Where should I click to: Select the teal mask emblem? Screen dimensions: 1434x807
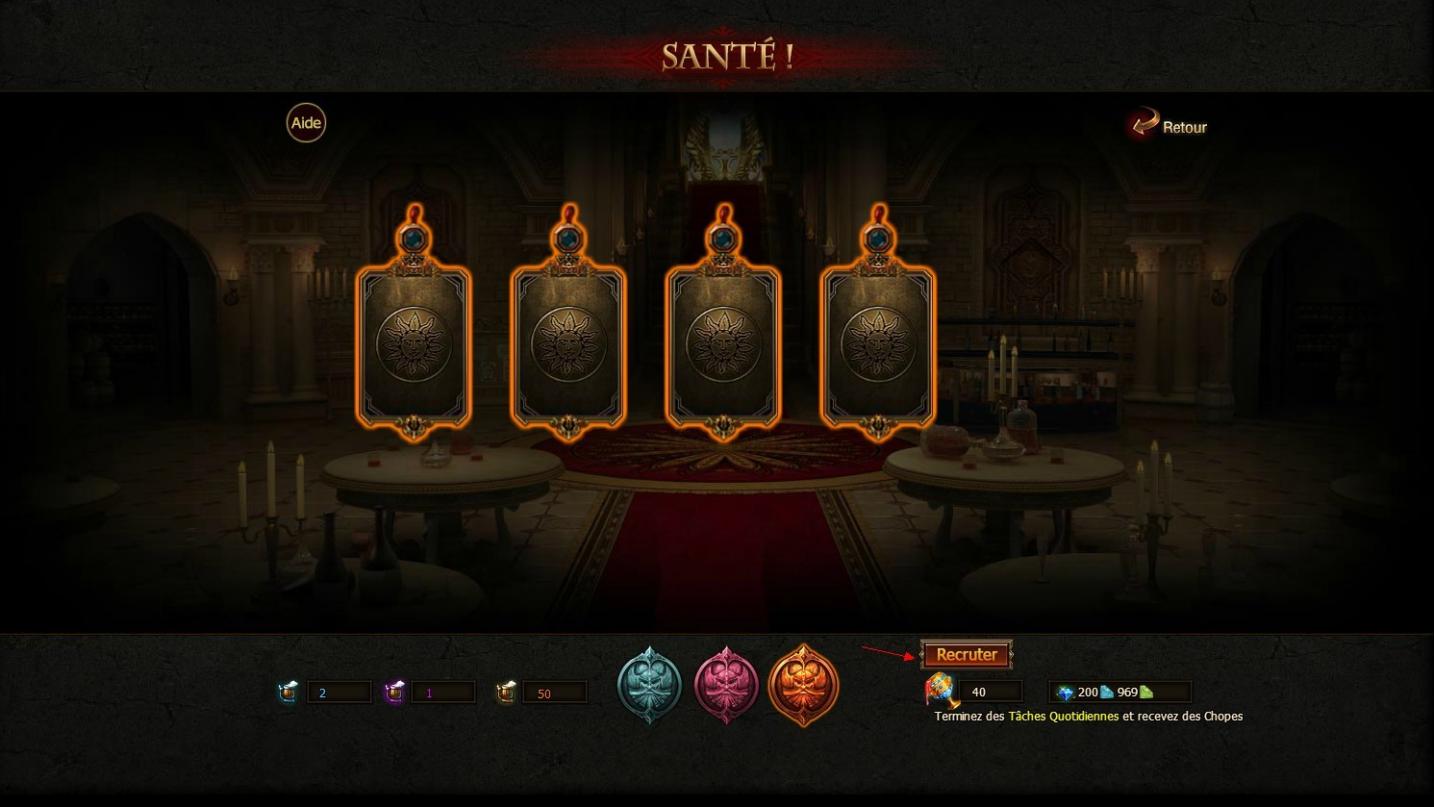(649, 686)
